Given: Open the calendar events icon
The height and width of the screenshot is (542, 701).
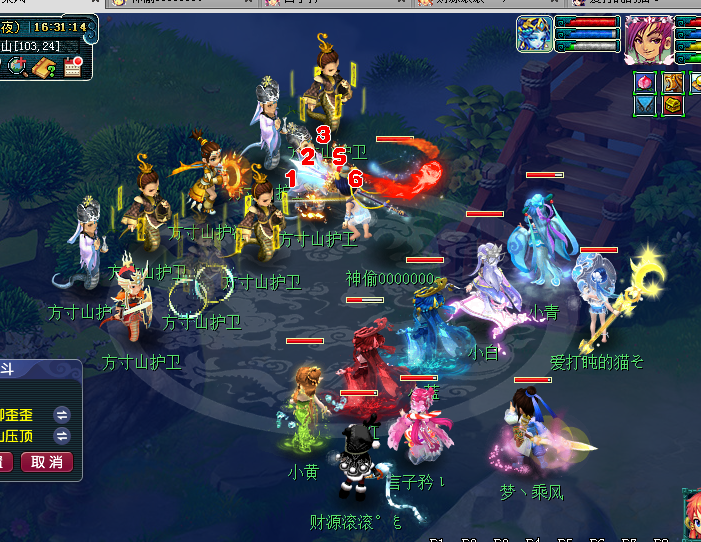Looking at the screenshot, I should [73, 67].
